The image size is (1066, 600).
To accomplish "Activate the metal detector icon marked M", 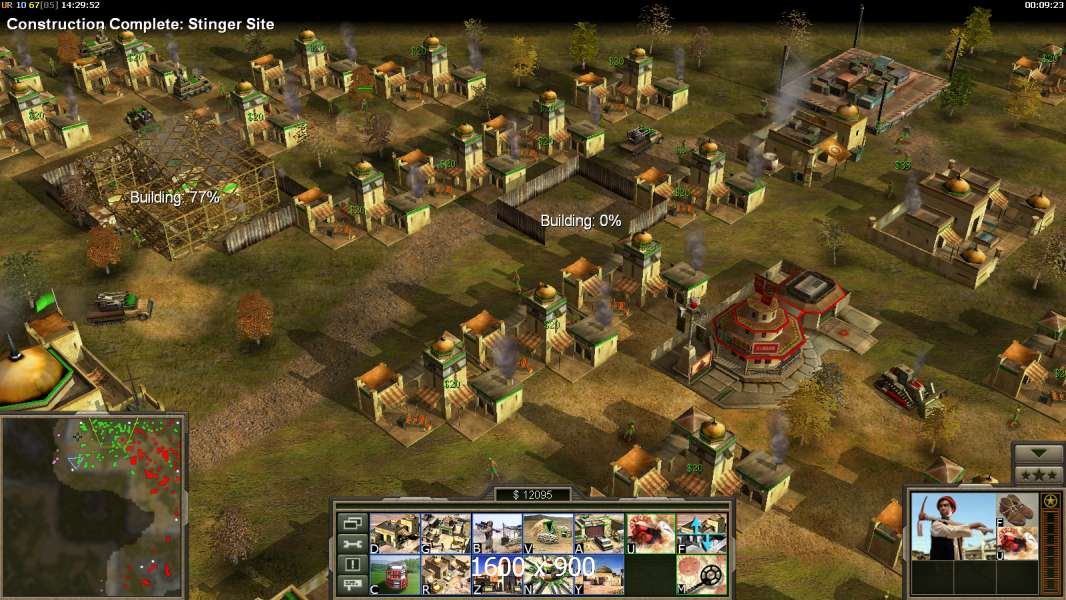I will point(702,575).
